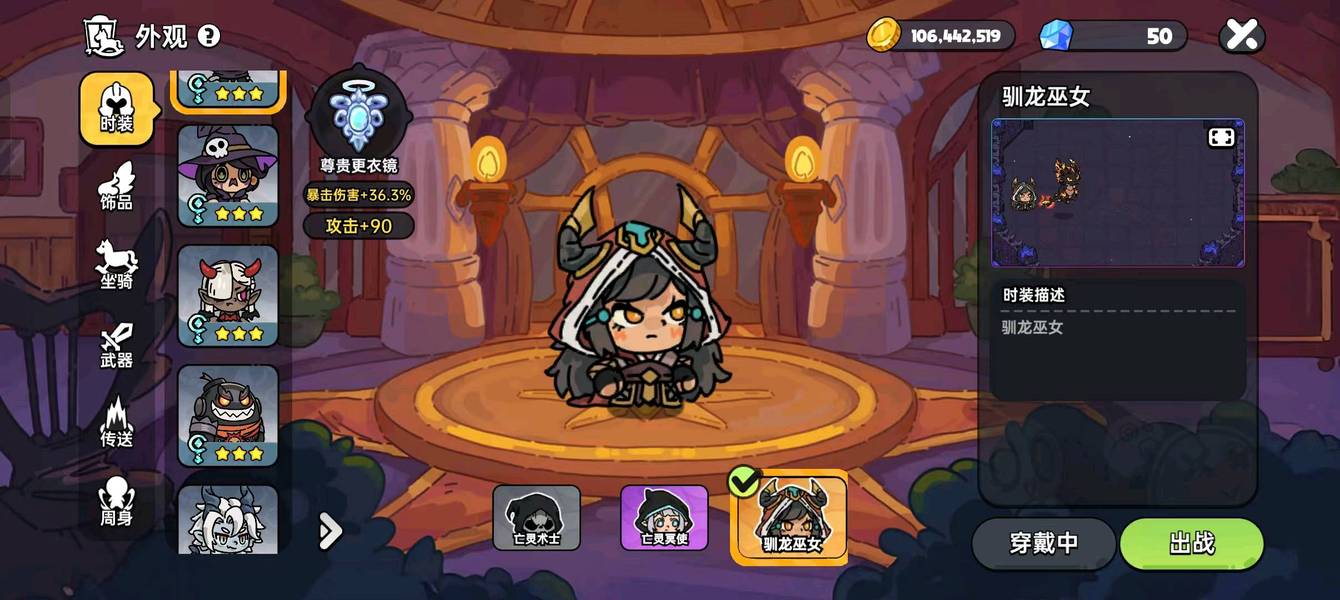
Task: Expand the costume preview to fullscreen
Action: [x=1221, y=138]
